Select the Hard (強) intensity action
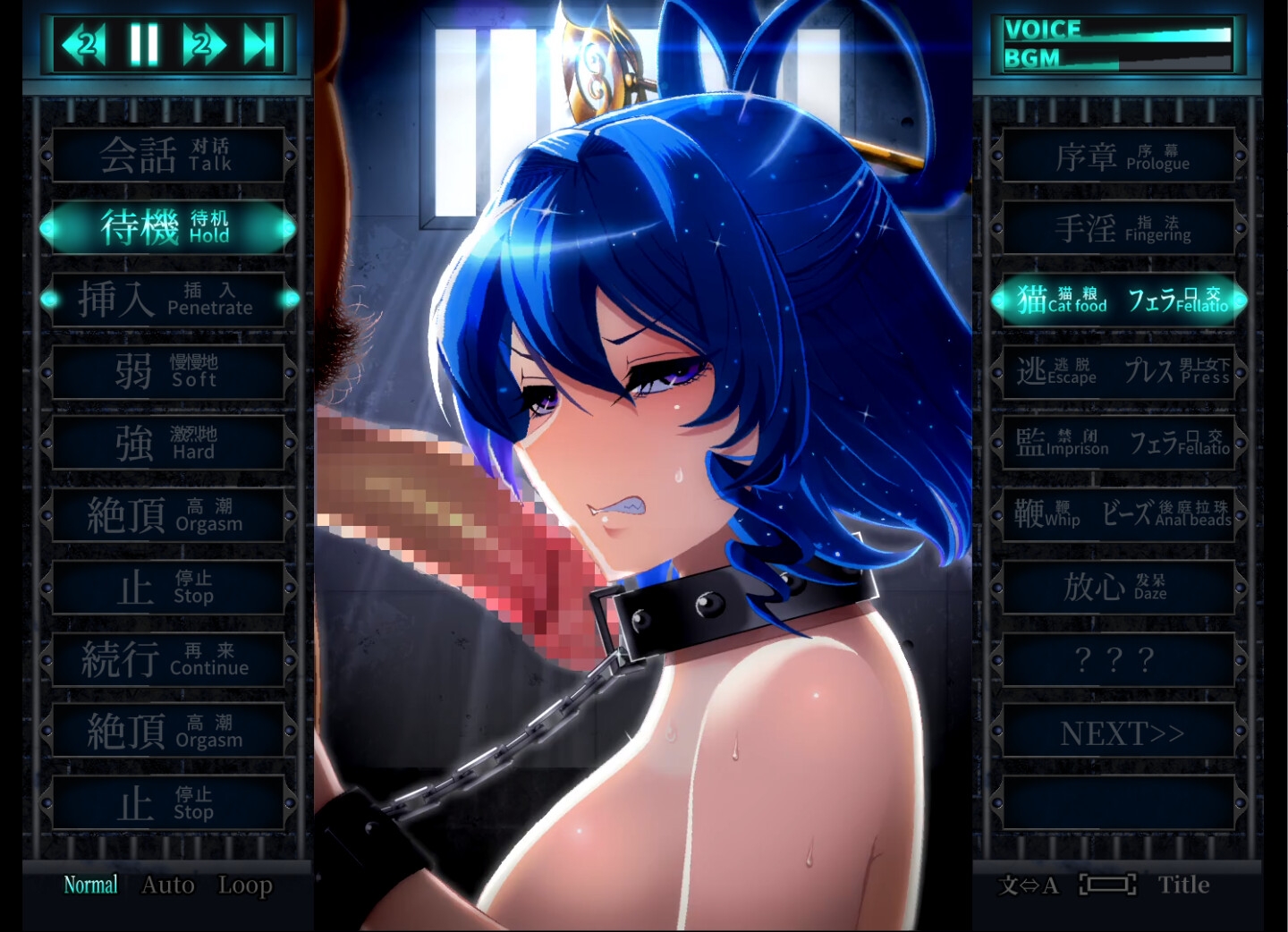The image size is (1288, 932). [168, 444]
